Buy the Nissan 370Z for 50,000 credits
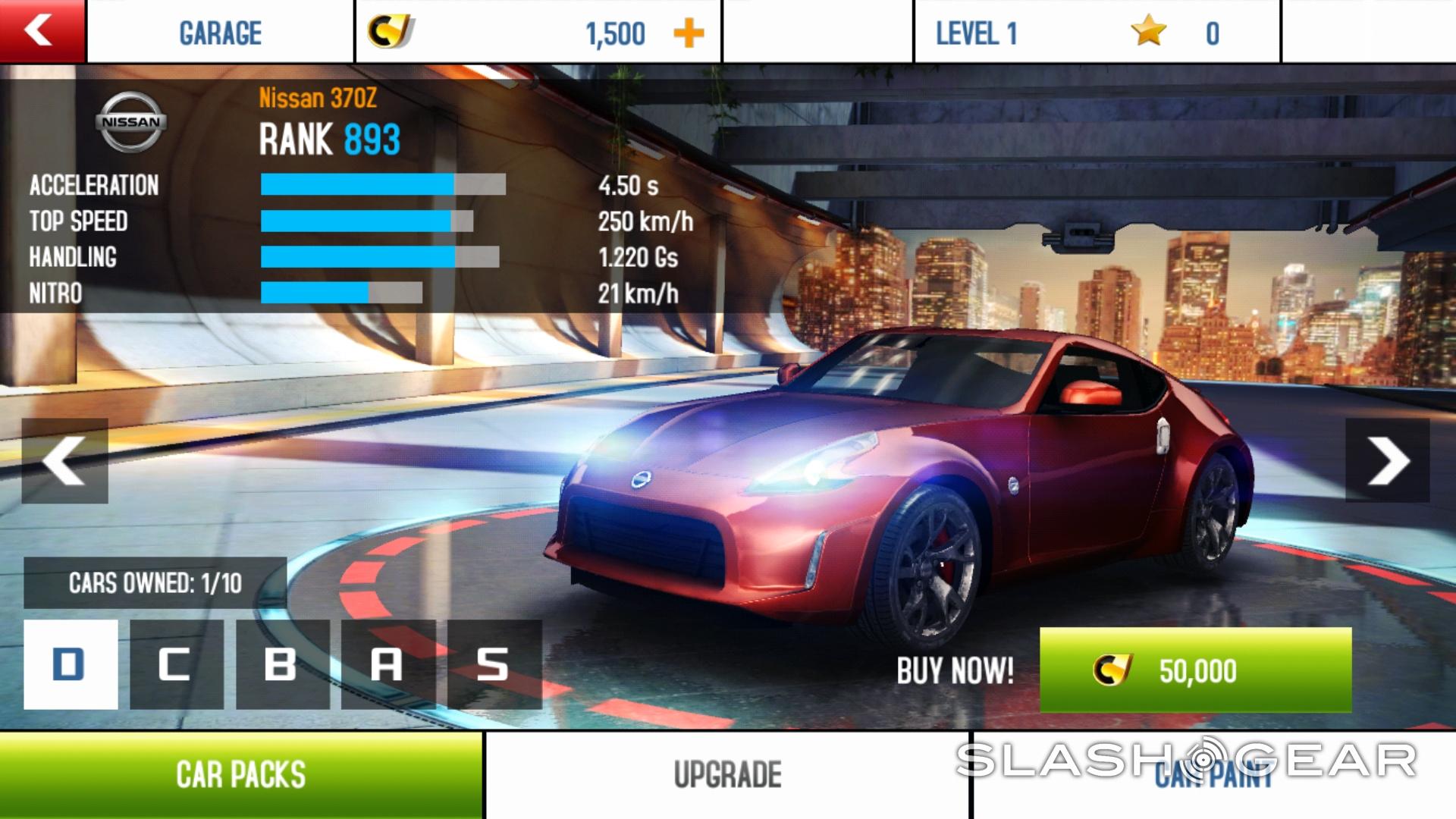This screenshot has width=1456, height=819. click(x=1195, y=670)
